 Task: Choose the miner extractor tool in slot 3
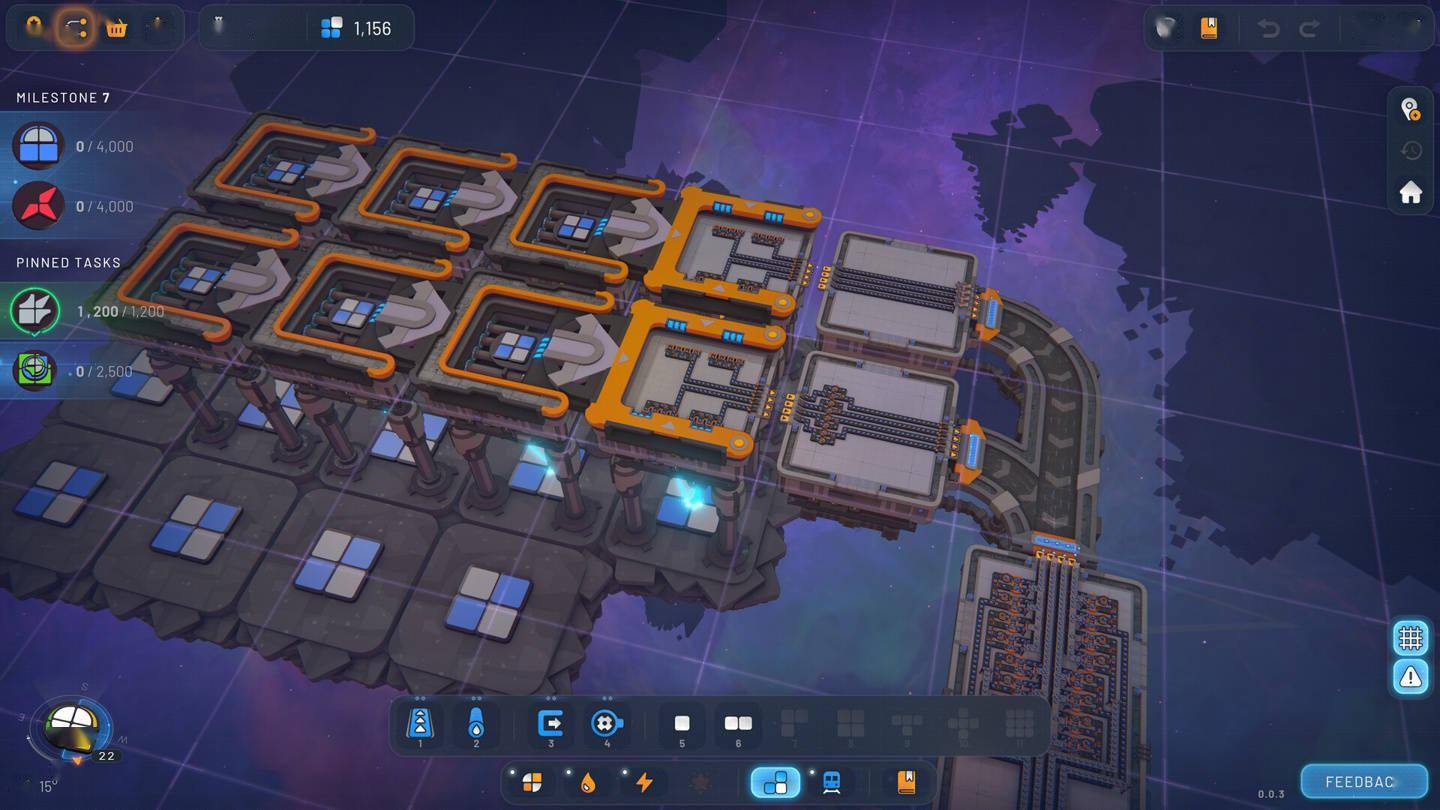(551, 723)
